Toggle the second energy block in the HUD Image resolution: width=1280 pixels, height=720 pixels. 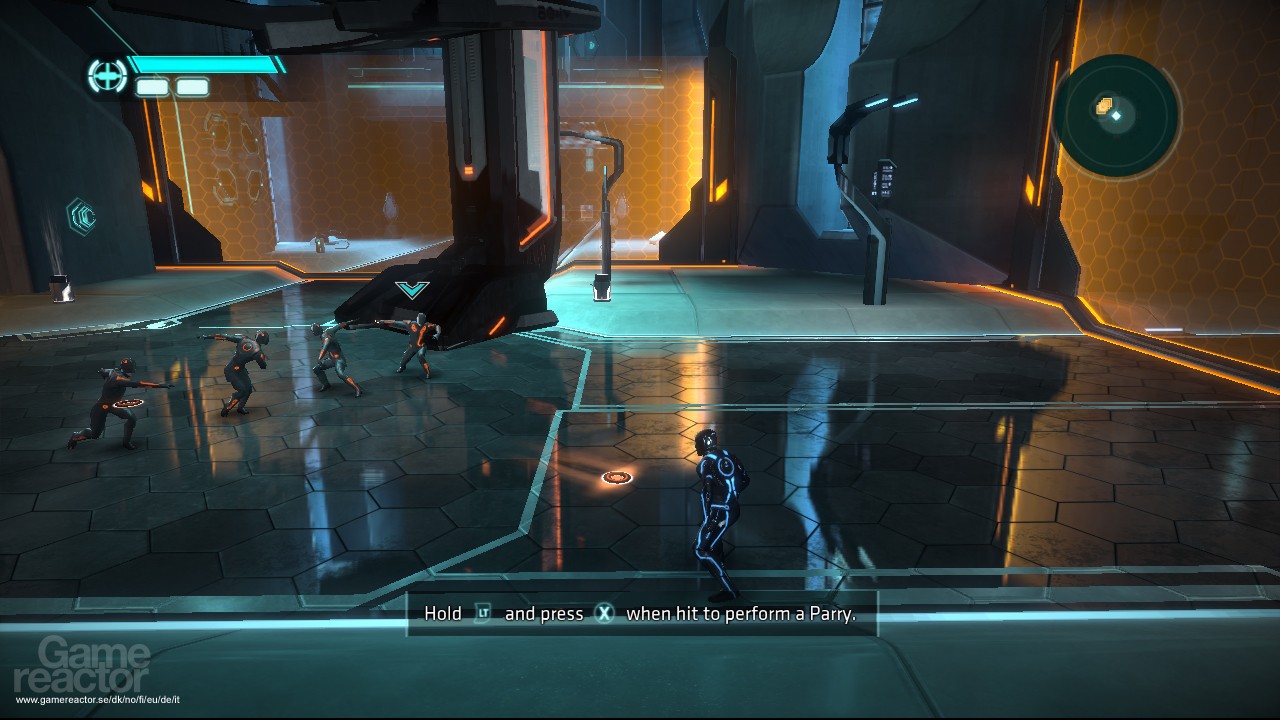192,86
